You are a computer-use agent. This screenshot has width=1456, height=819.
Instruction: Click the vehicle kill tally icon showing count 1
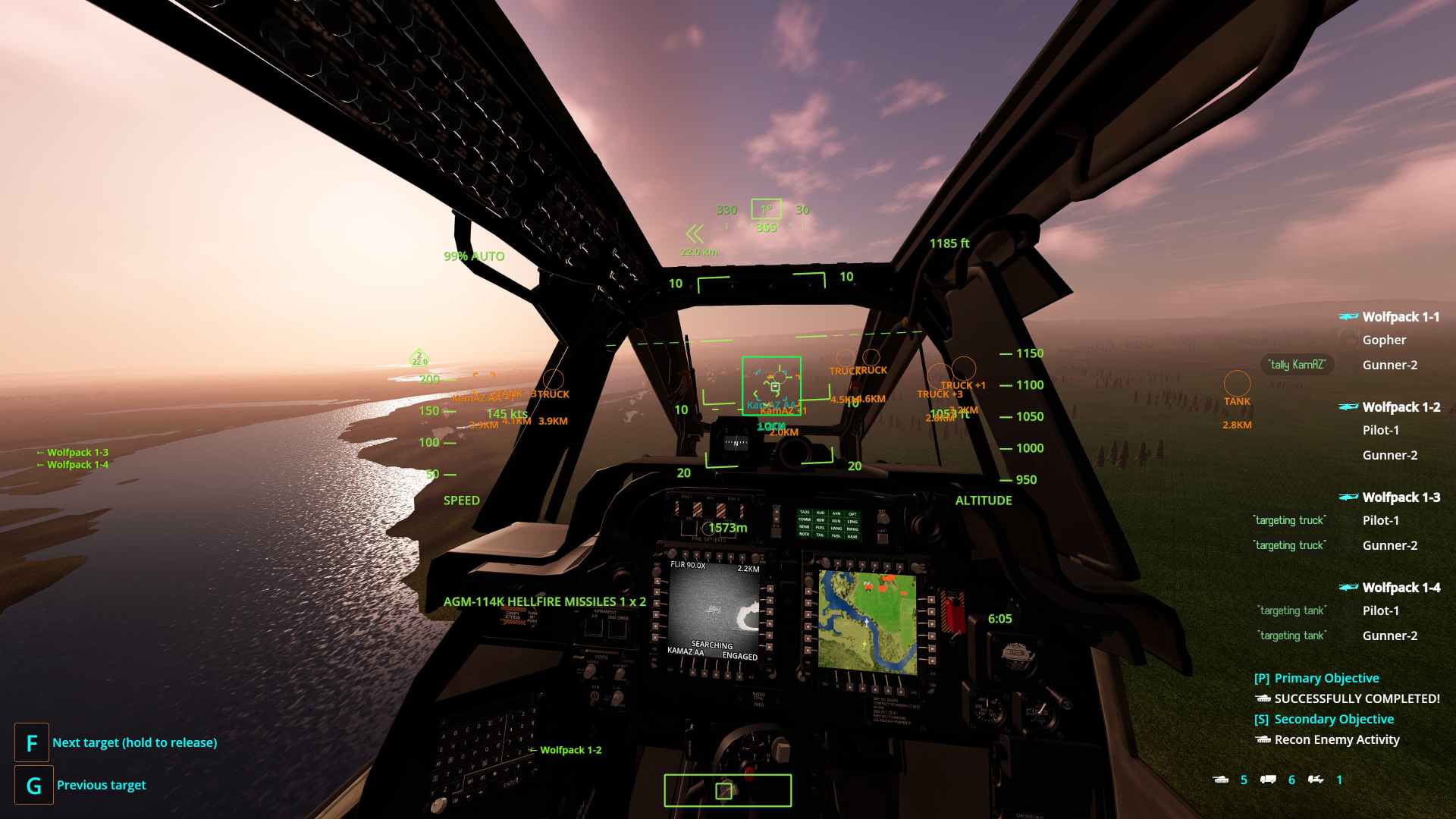point(1315,780)
